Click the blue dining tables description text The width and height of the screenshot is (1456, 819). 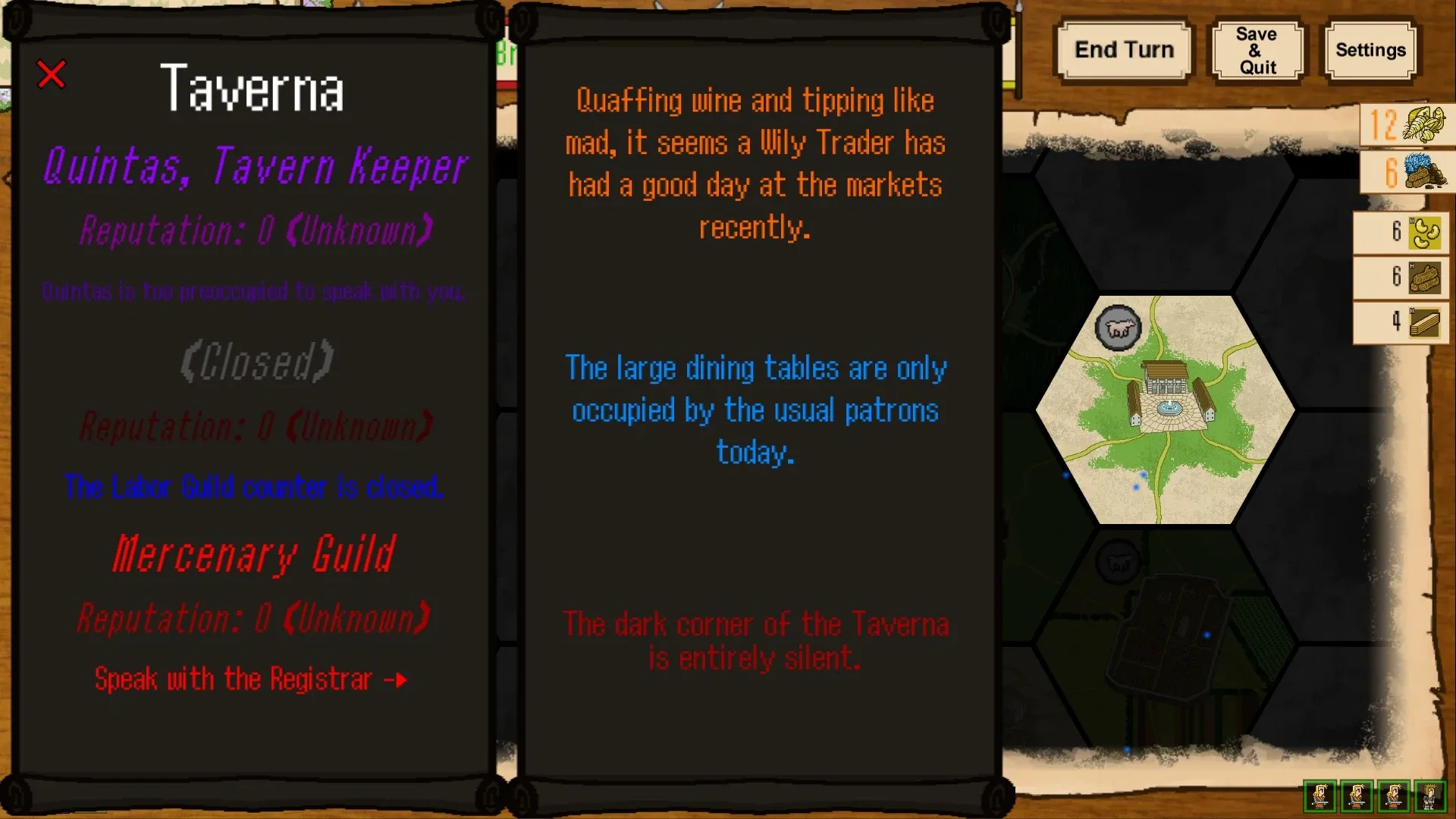[x=756, y=410]
